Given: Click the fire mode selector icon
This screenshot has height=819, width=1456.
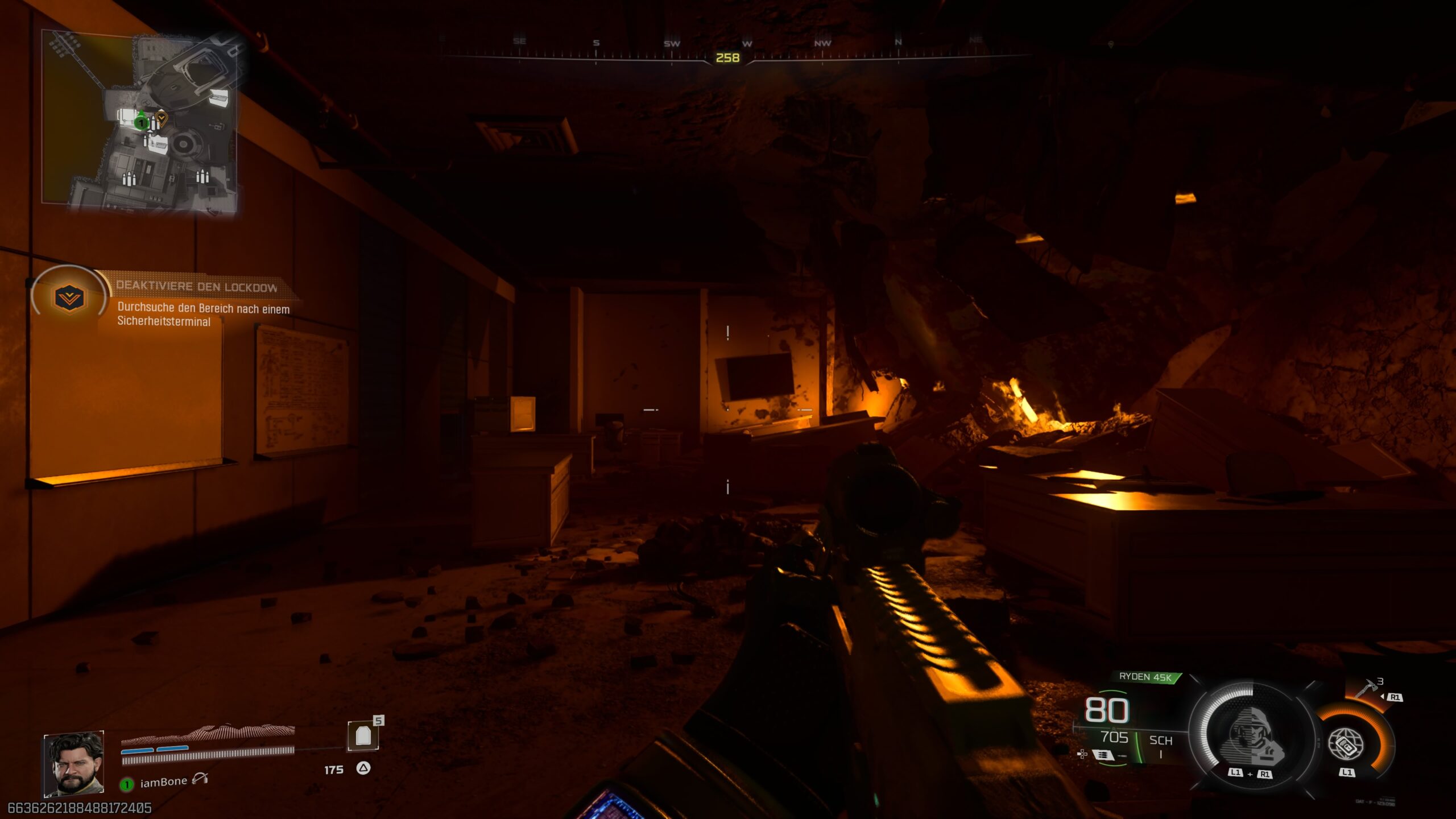Looking at the screenshot, I should (x=1102, y=755).
